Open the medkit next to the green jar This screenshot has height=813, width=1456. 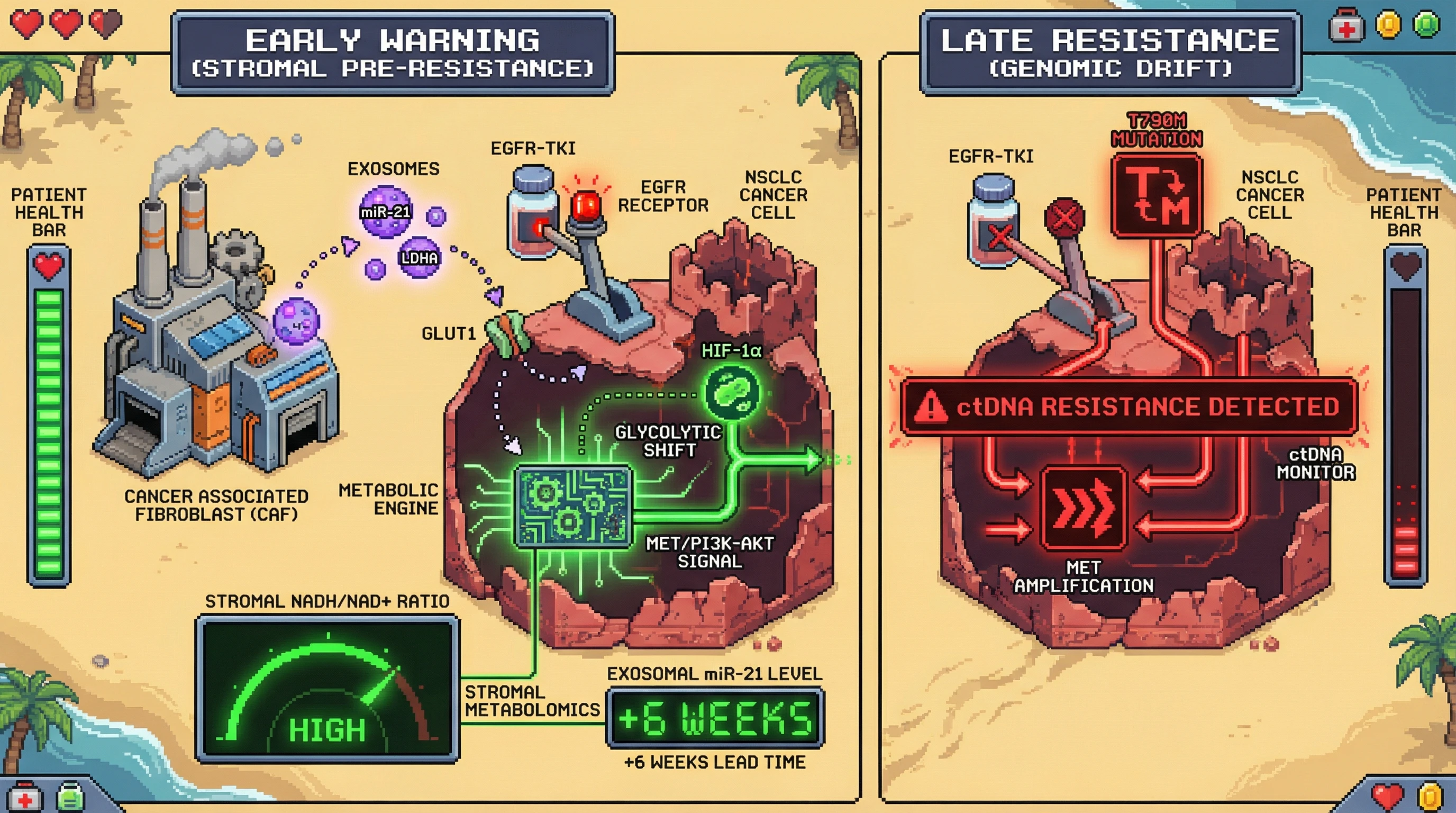click(25, 797)
